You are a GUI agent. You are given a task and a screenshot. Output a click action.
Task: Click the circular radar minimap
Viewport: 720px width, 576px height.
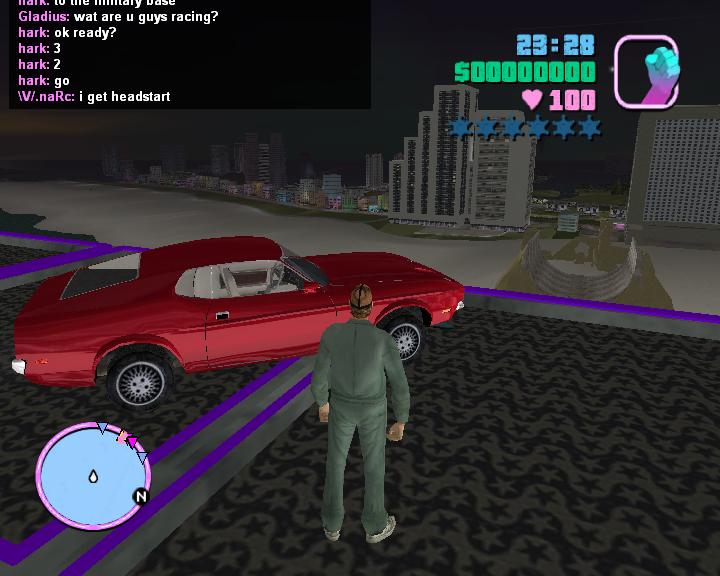pyautogui.click(x=88, y=475)
